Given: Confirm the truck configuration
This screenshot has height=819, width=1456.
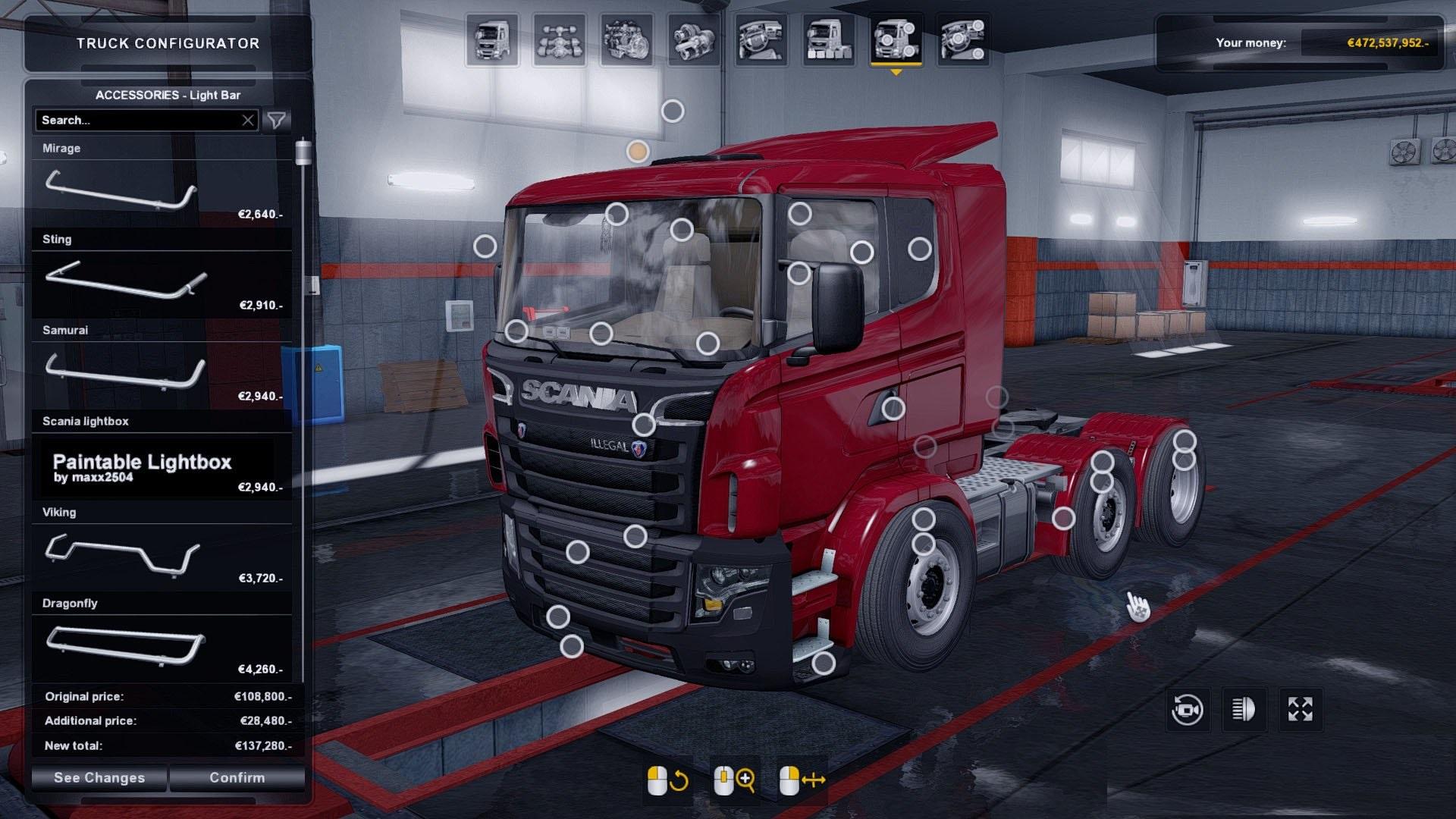Looking at the screenshot, I should pyautogui.click(x=237, y=778).
